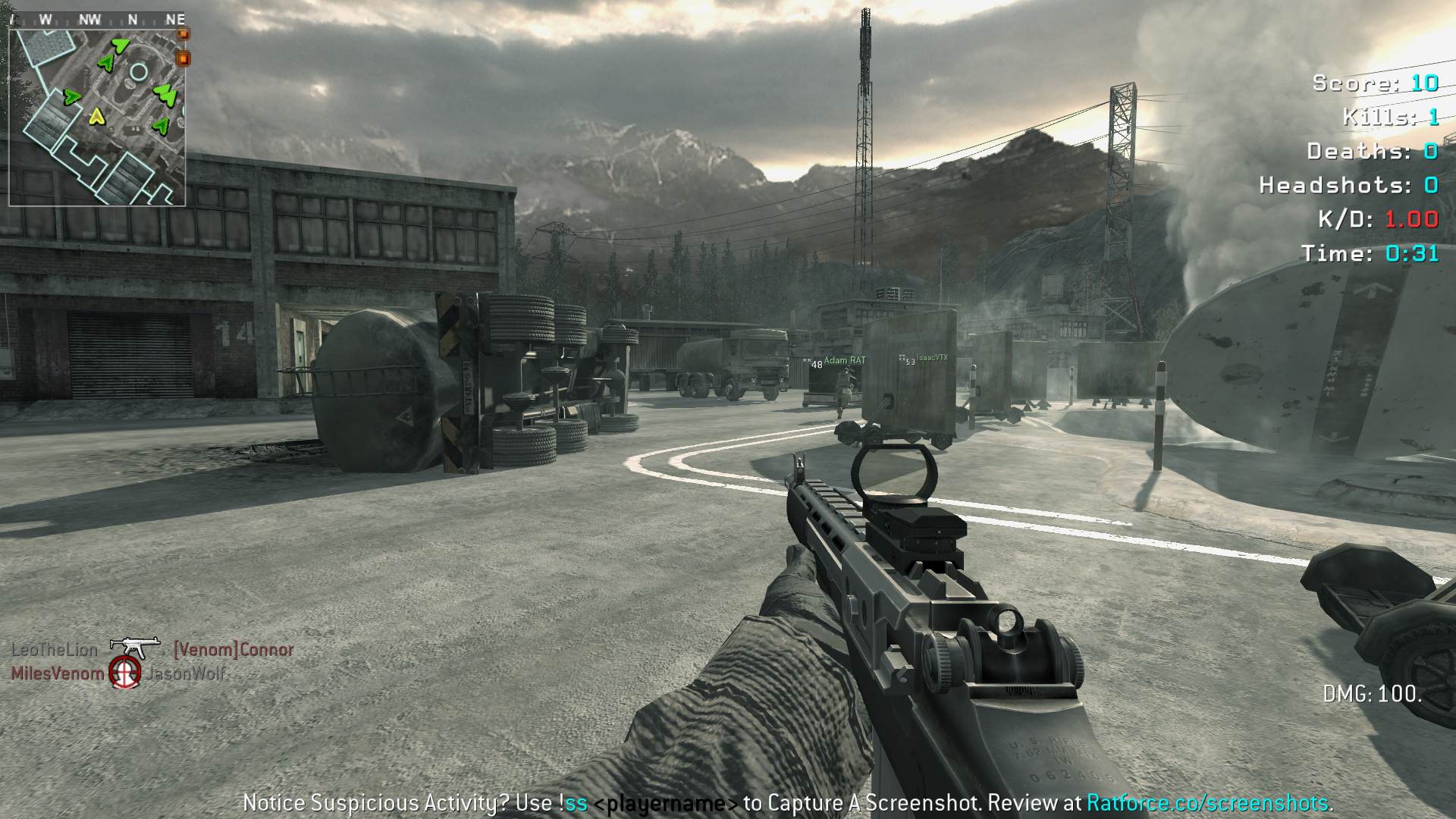
Task: Select [Venom]Connor in the killfeed
Action: tap(234, 650)
